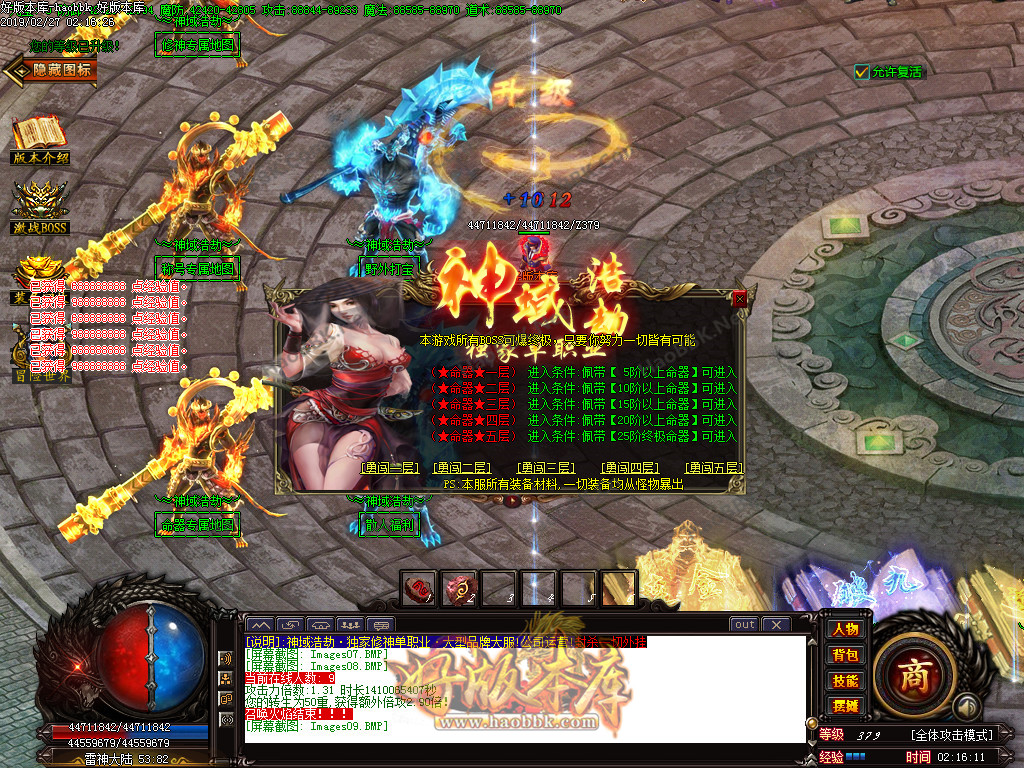Open the 激战BOSS menu icon
The image size is (1024, 768).
(40, 208)
